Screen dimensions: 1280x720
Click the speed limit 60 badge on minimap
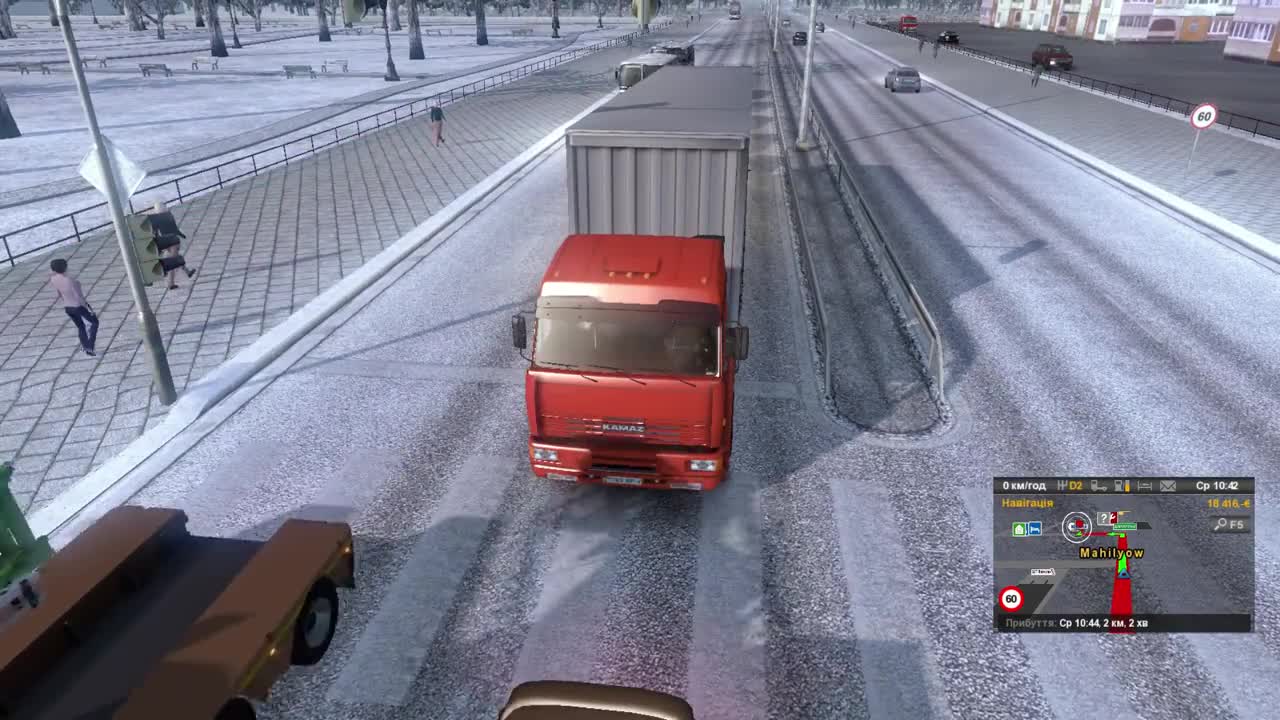coord(1012,597)
